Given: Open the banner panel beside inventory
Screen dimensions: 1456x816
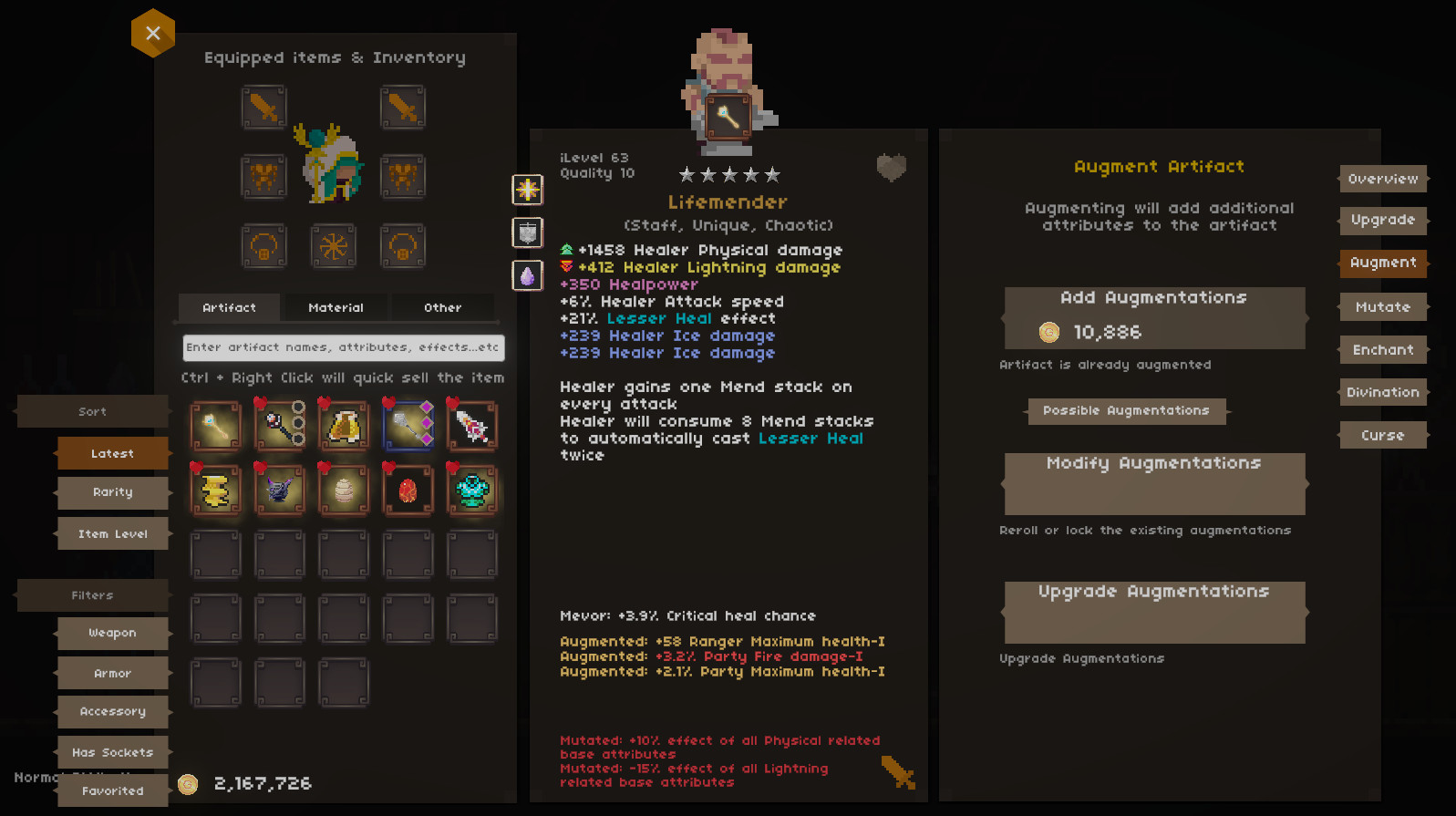Looking at the screenshot, I should coord(527,232).
